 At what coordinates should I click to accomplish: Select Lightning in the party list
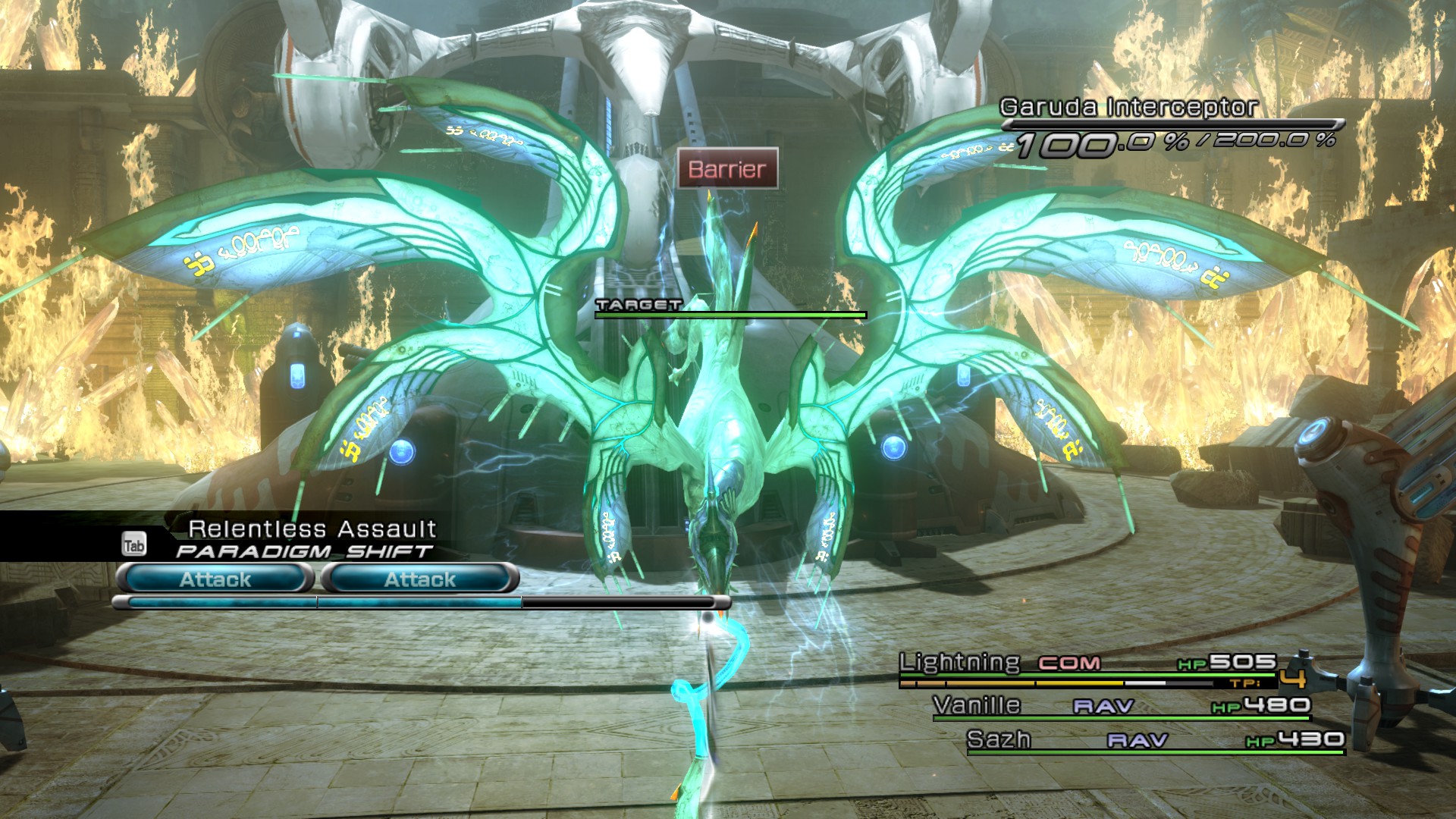tap(959, 663)
